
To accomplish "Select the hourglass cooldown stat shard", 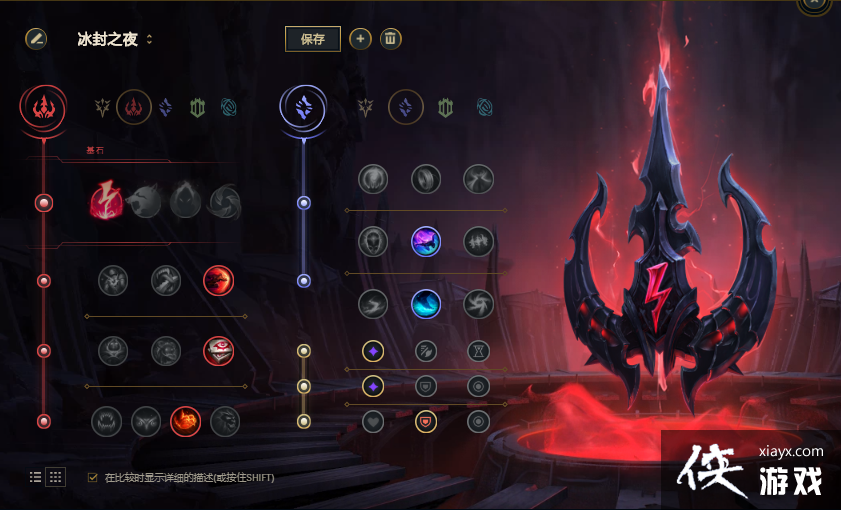I will point(478,351).
